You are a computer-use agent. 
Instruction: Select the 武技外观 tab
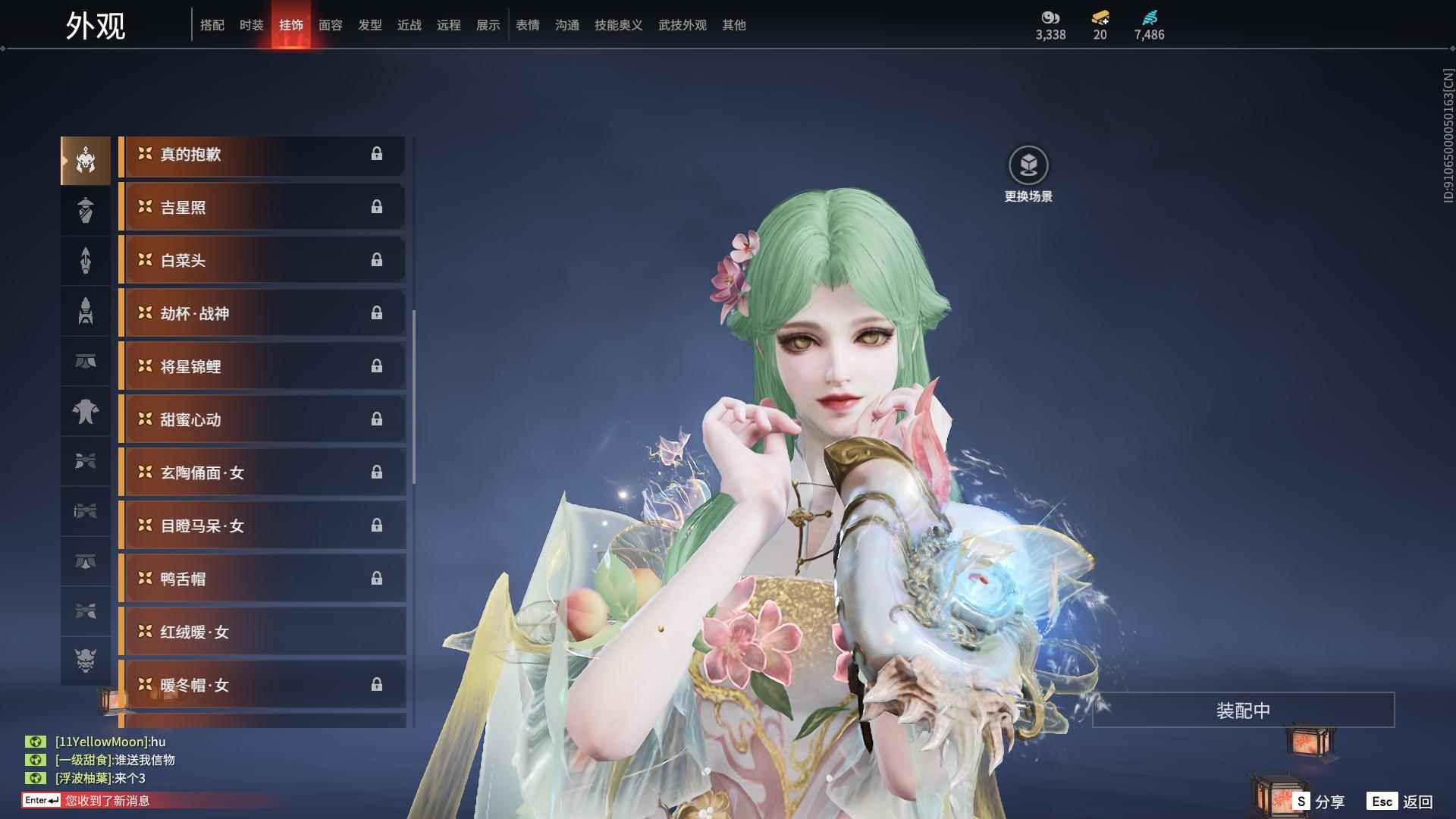tap(682, 25)
